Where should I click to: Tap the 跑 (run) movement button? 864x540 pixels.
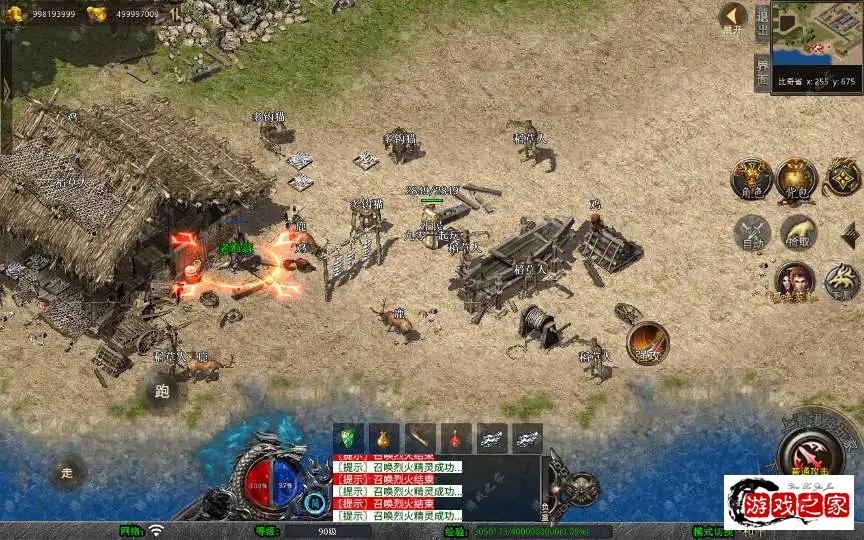coord(162,391)
